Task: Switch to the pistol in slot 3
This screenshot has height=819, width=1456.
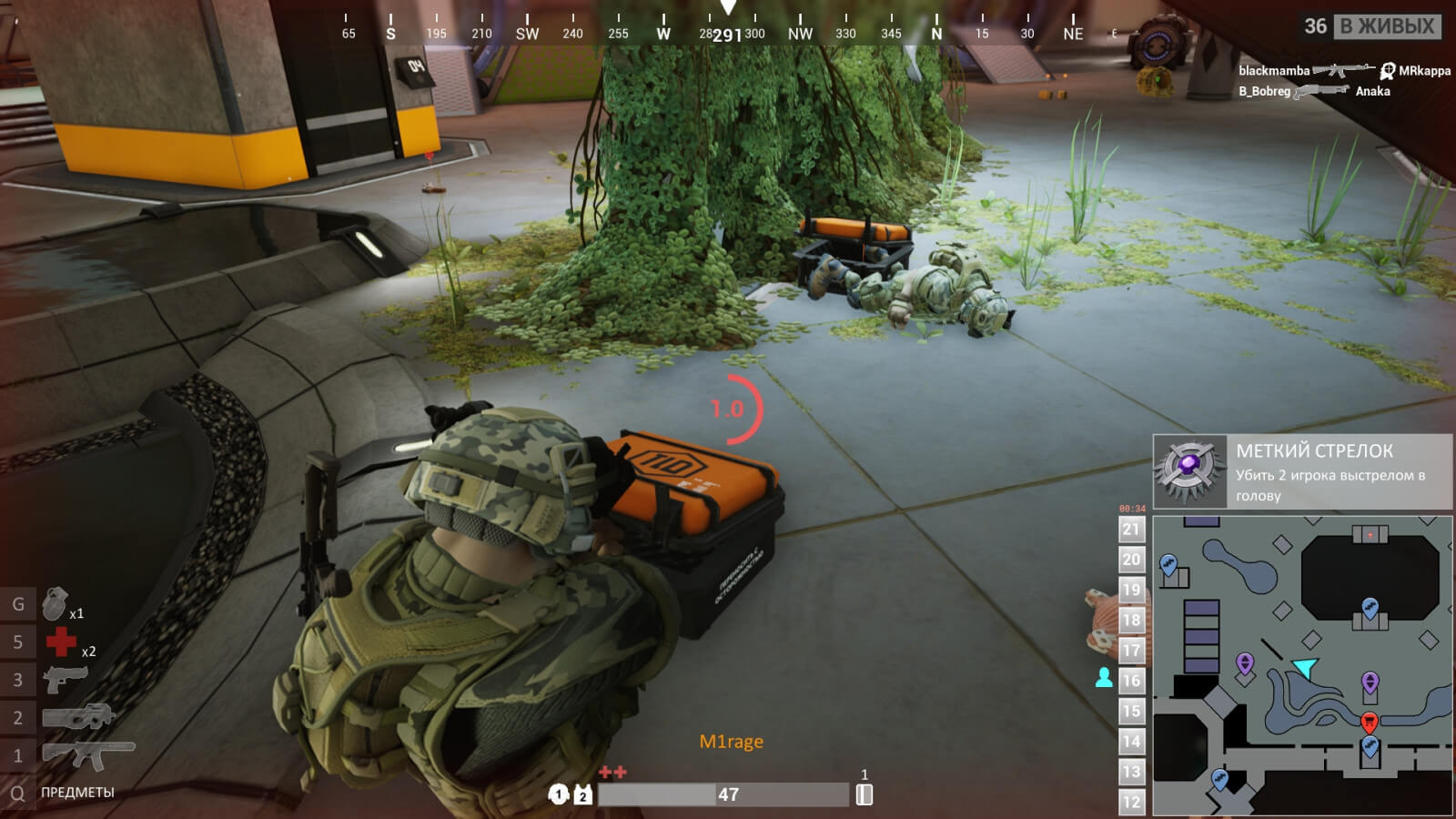Action: 65,679
